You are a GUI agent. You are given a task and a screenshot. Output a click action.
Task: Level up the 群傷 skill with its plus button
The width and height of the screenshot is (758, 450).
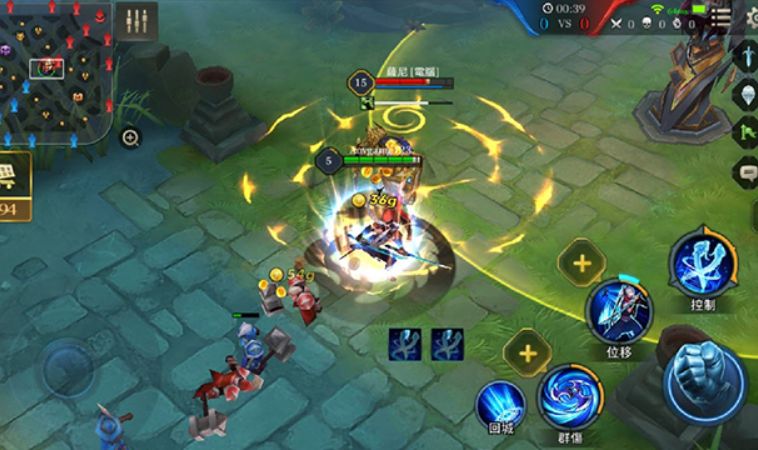coord(526,351)
